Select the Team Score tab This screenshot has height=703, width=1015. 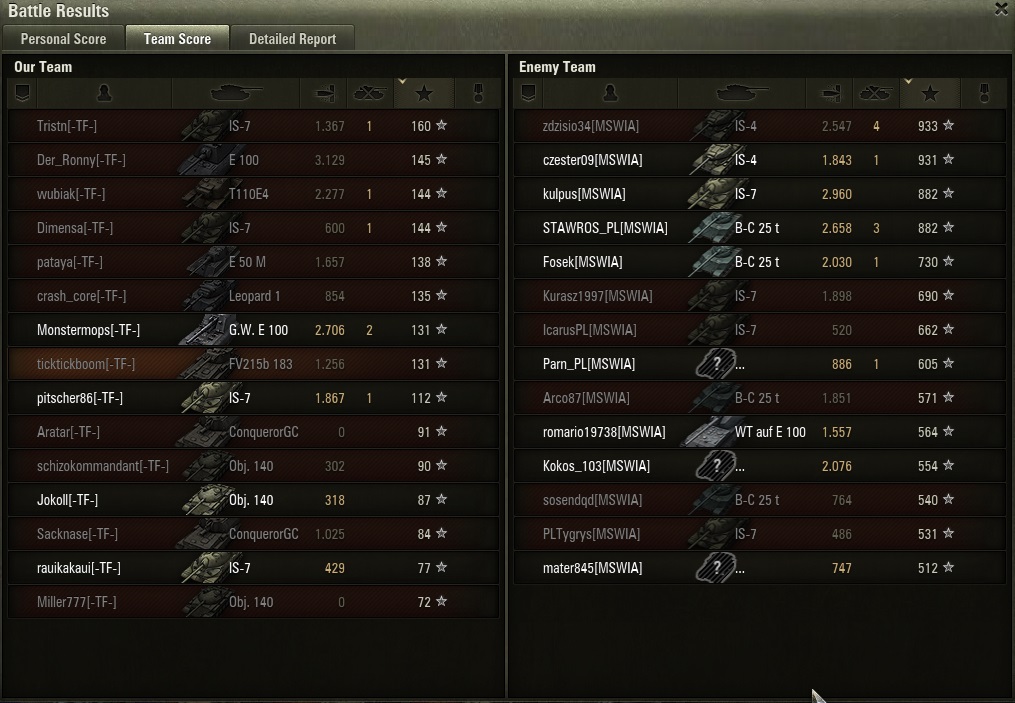pos(177,39)
